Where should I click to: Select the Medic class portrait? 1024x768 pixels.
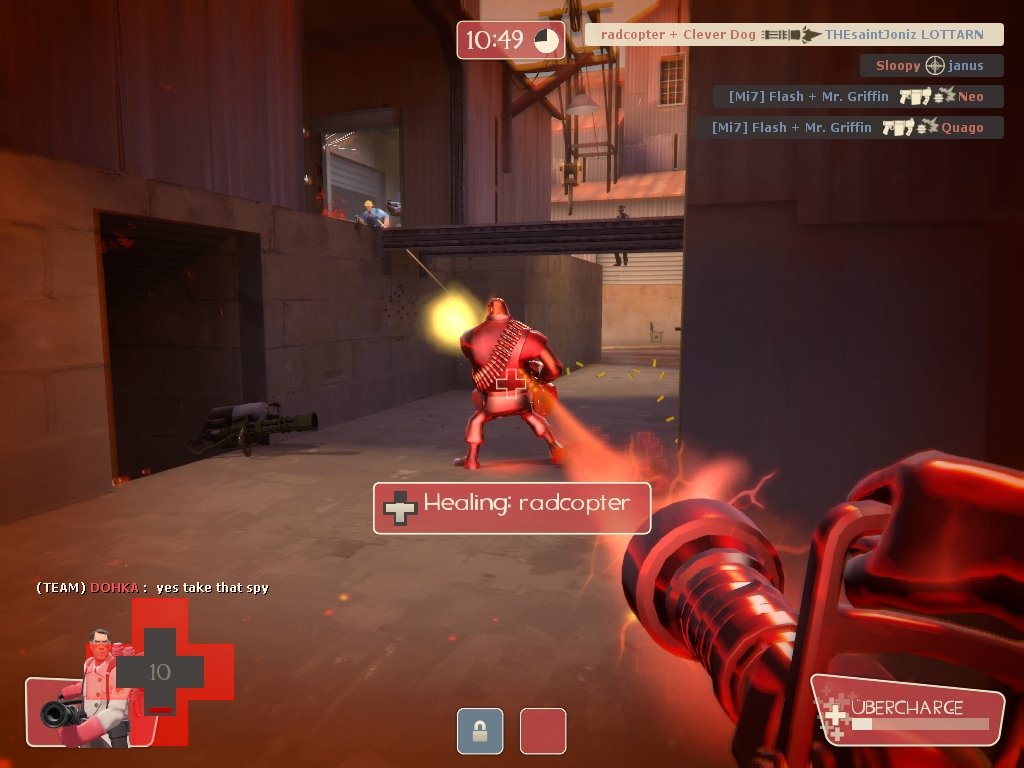point(91,690)
